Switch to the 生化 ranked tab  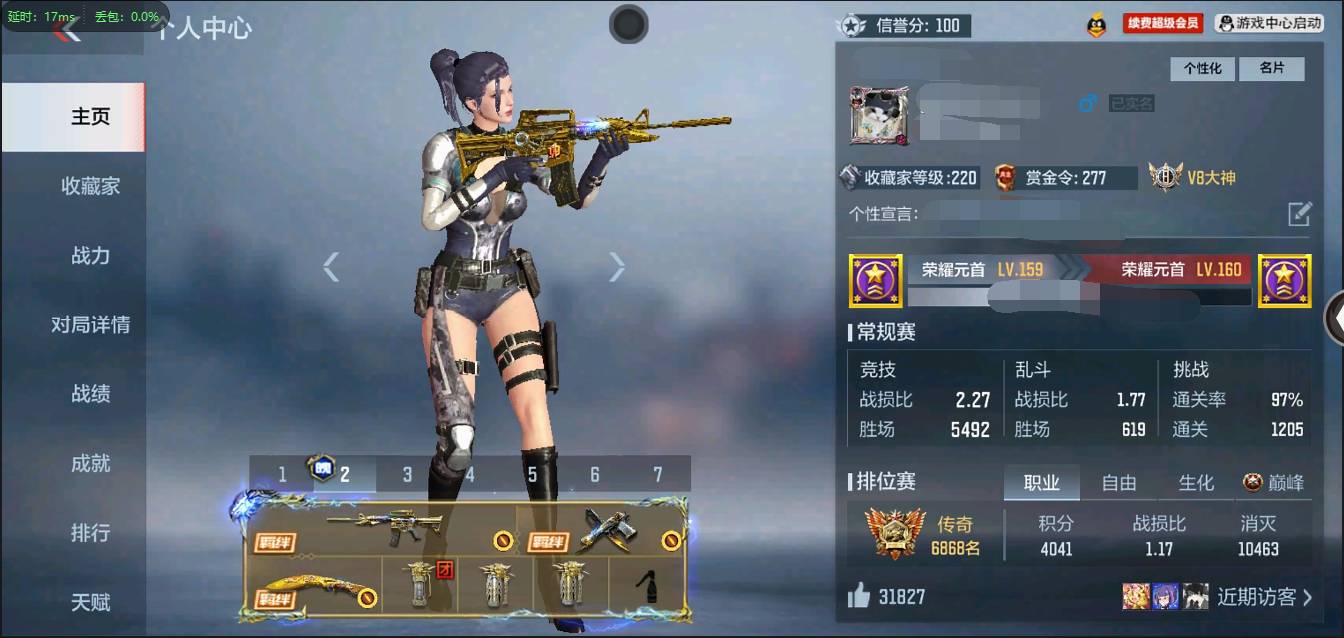1195,483
